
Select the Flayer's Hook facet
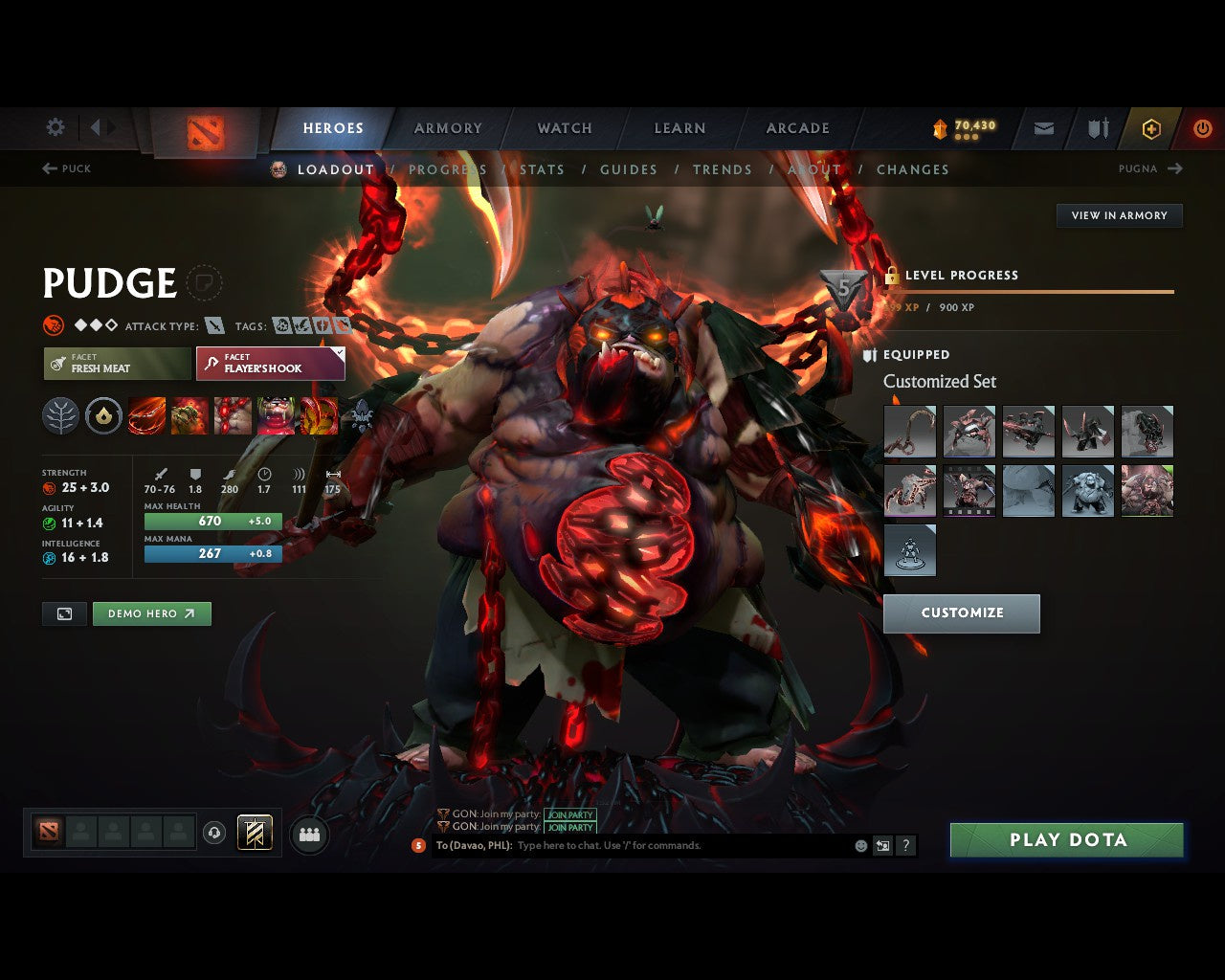270,364
